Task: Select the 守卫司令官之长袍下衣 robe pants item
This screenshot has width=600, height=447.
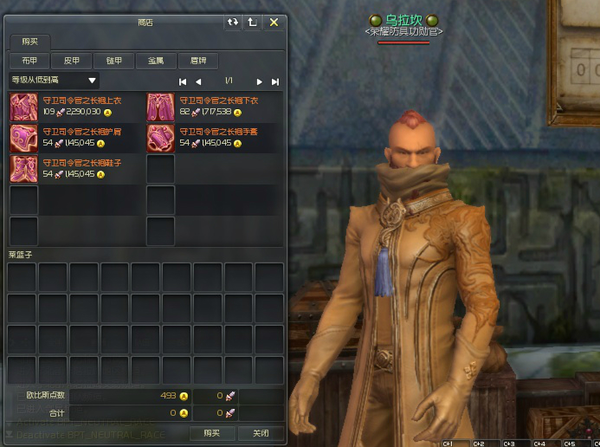Action: click(x=161, y=106)
